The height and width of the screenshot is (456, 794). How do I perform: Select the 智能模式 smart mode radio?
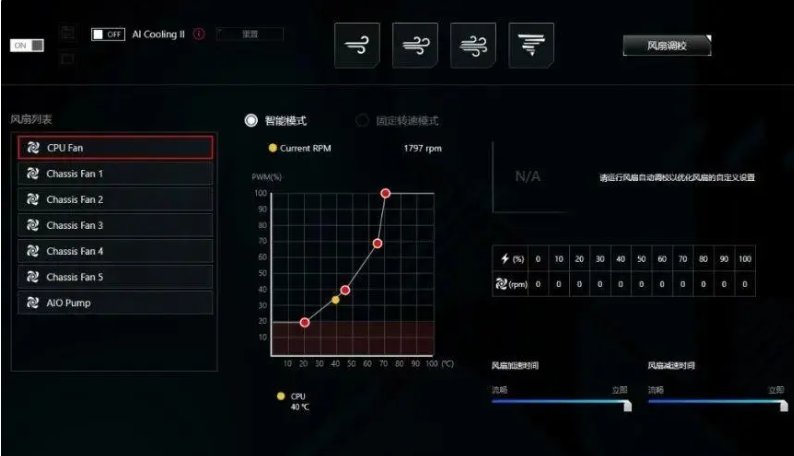[252, 120]
